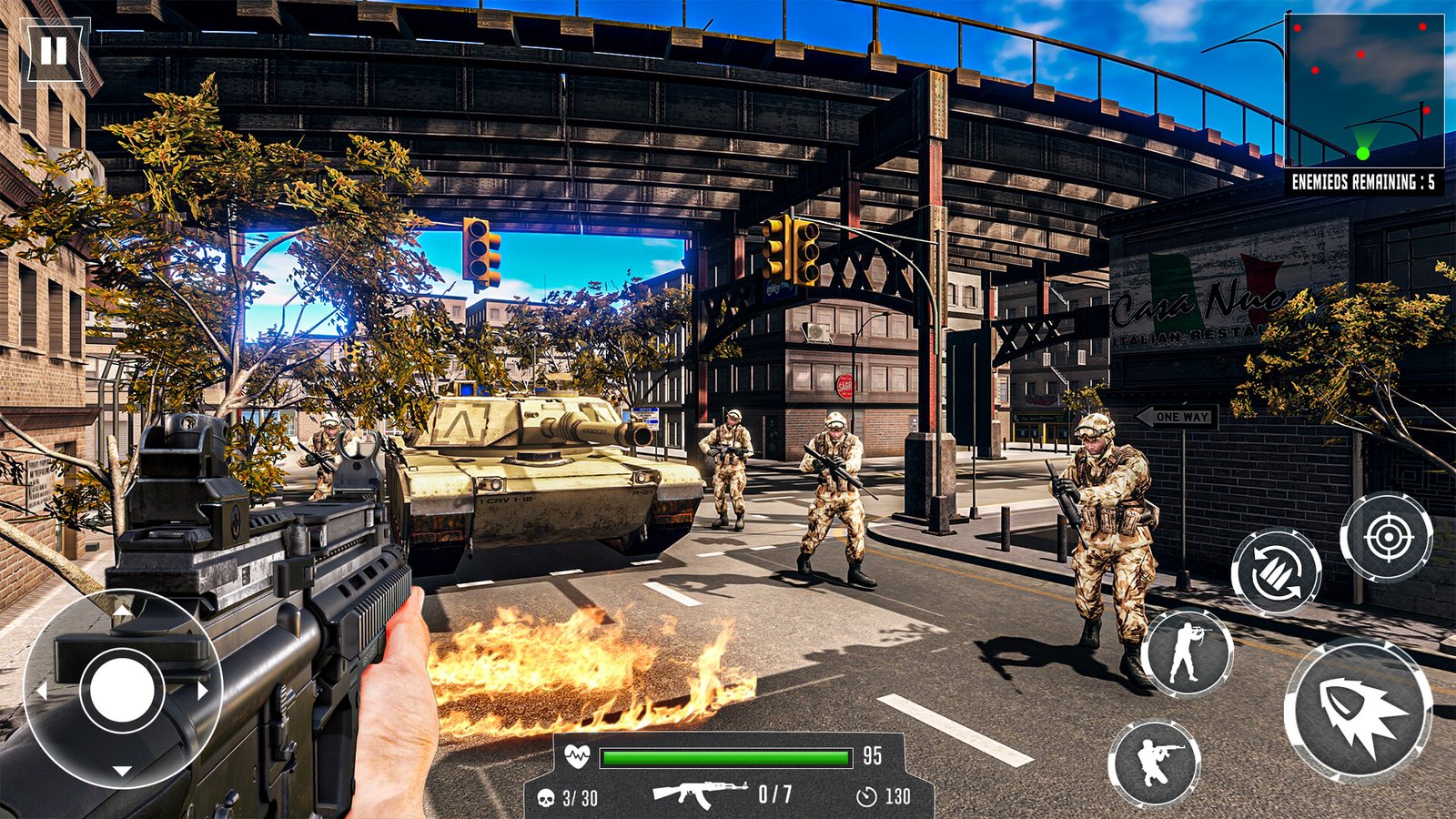Switch to standing soldier stance

coord(1187,652)
